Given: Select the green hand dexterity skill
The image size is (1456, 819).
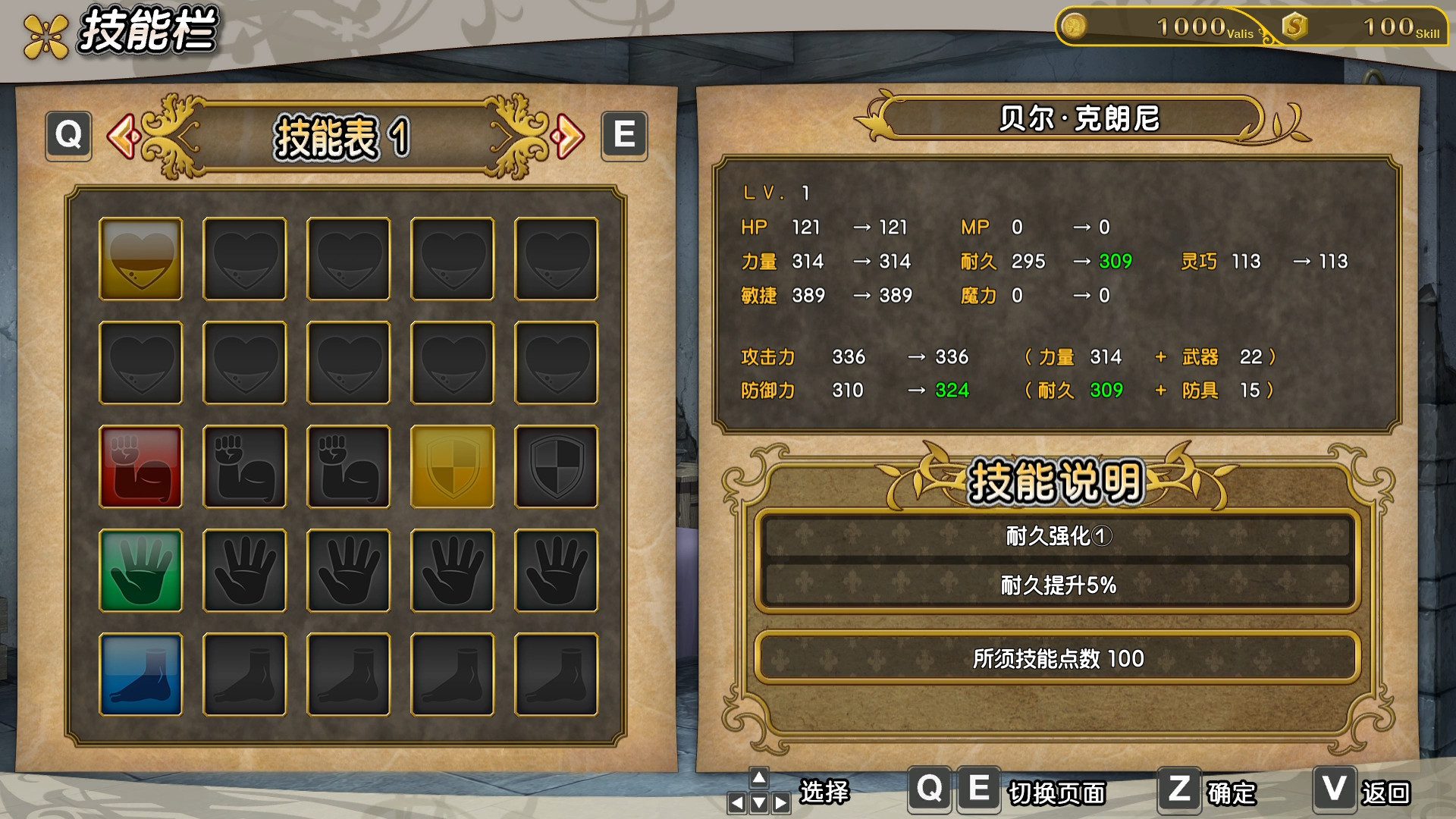Looking at the screenshot, I should pos(140,568).
